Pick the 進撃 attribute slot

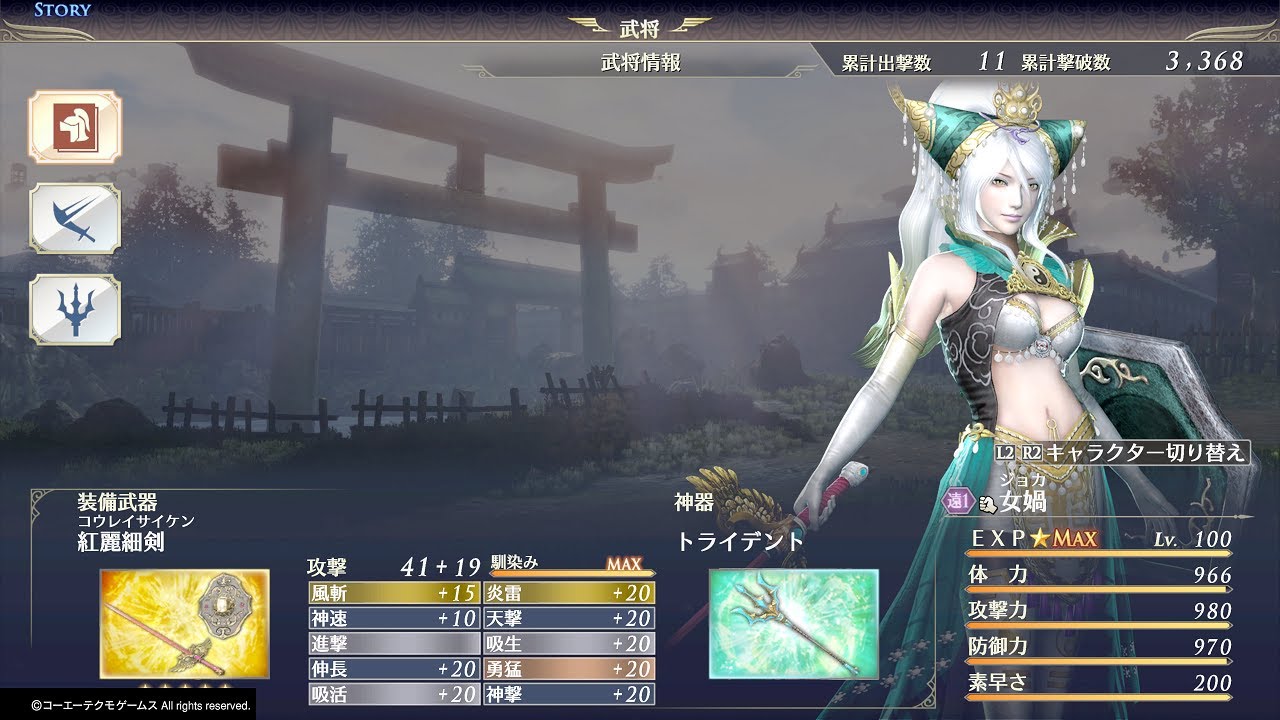coord(394,643)
